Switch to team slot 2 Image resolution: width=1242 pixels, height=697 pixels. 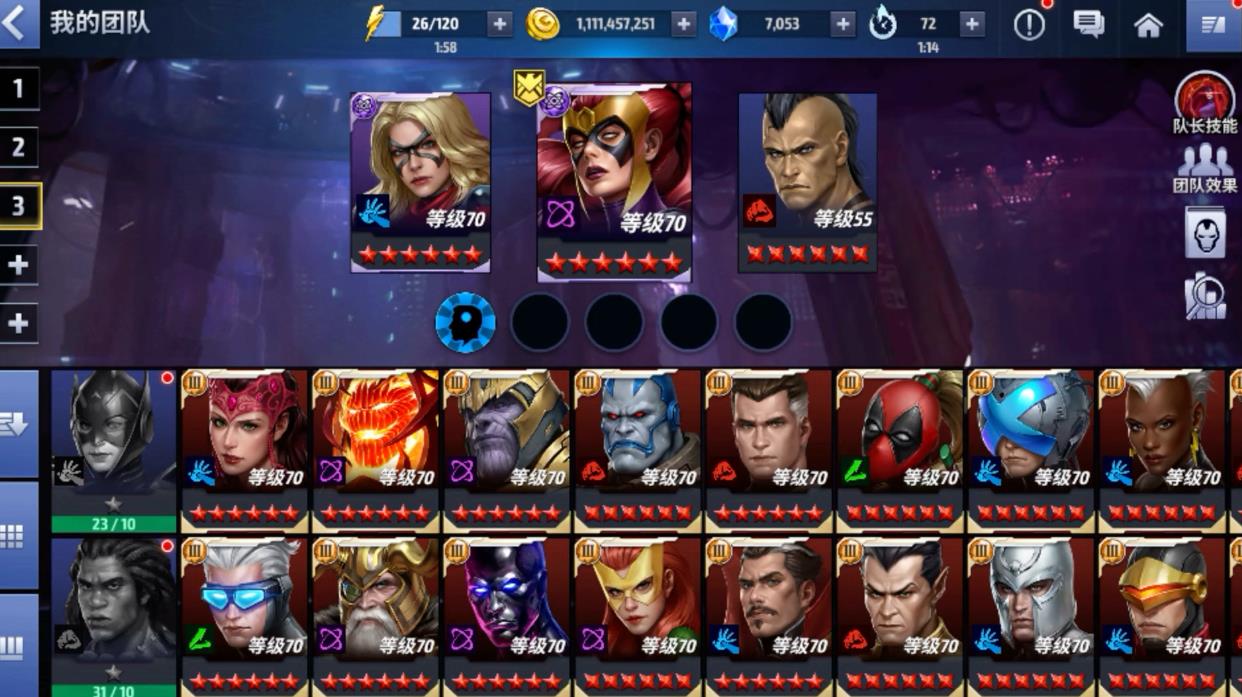(18, 148)
